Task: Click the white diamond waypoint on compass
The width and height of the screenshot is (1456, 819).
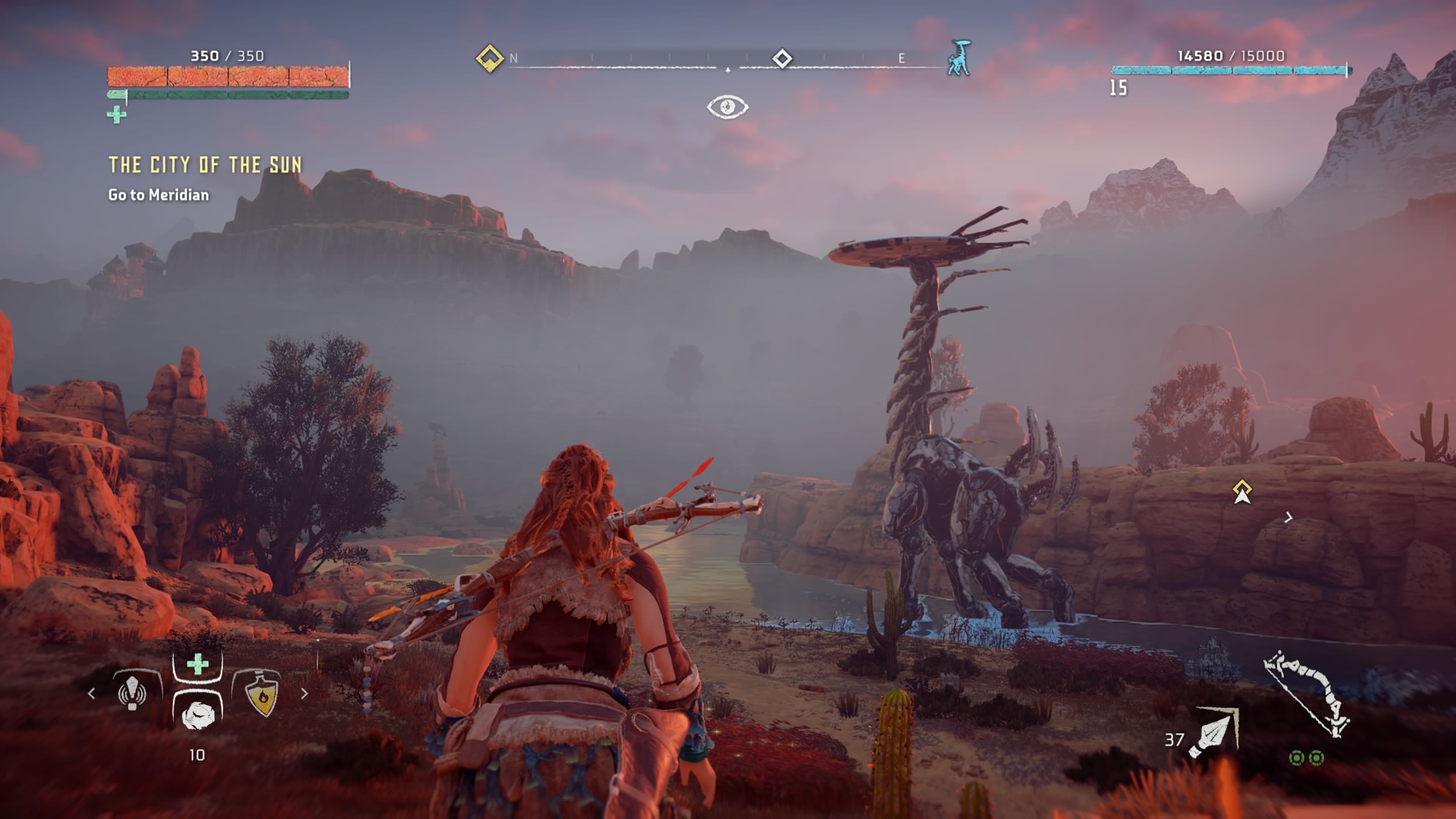Action: pos(782,58)
